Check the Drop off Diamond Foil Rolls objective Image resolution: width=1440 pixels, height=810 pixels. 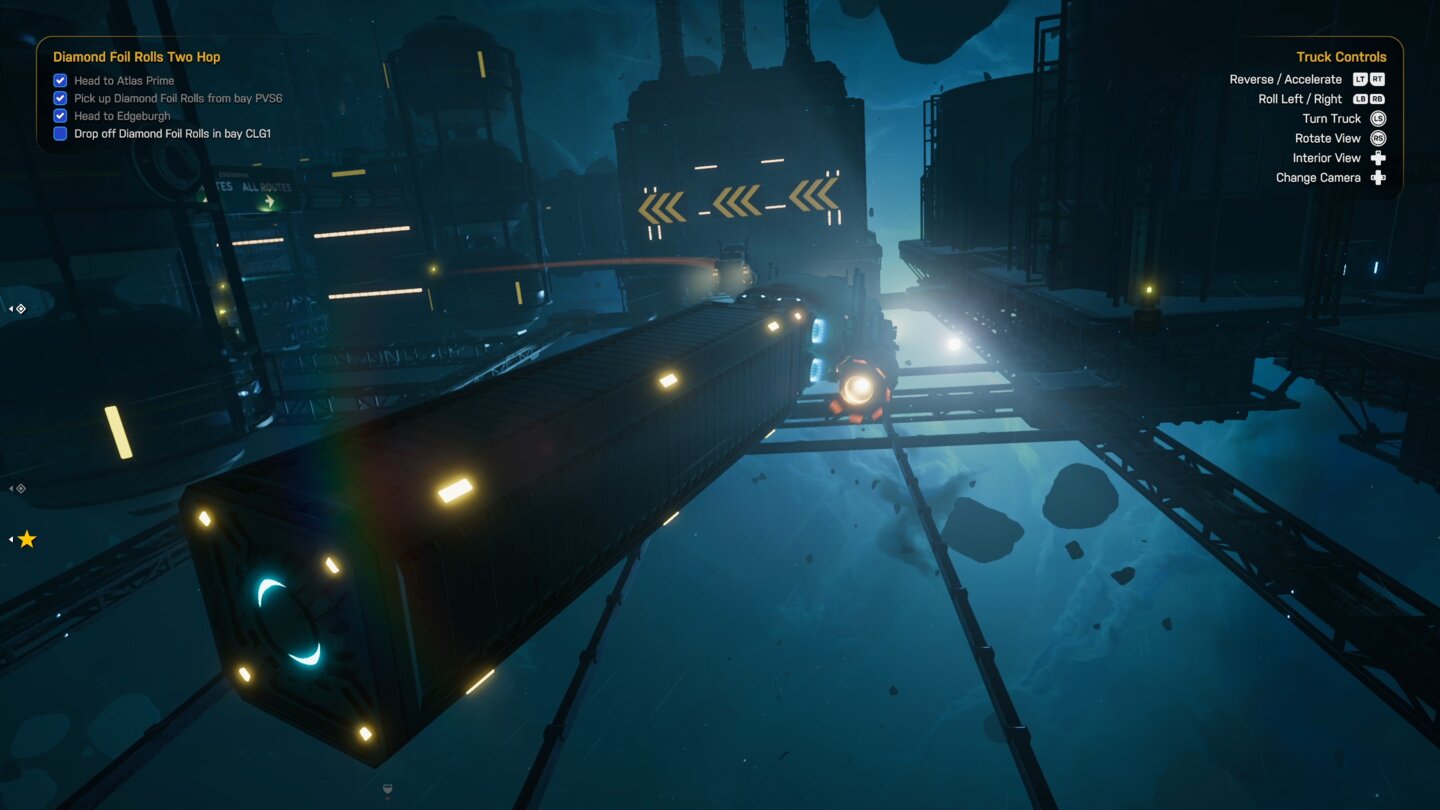59,133
